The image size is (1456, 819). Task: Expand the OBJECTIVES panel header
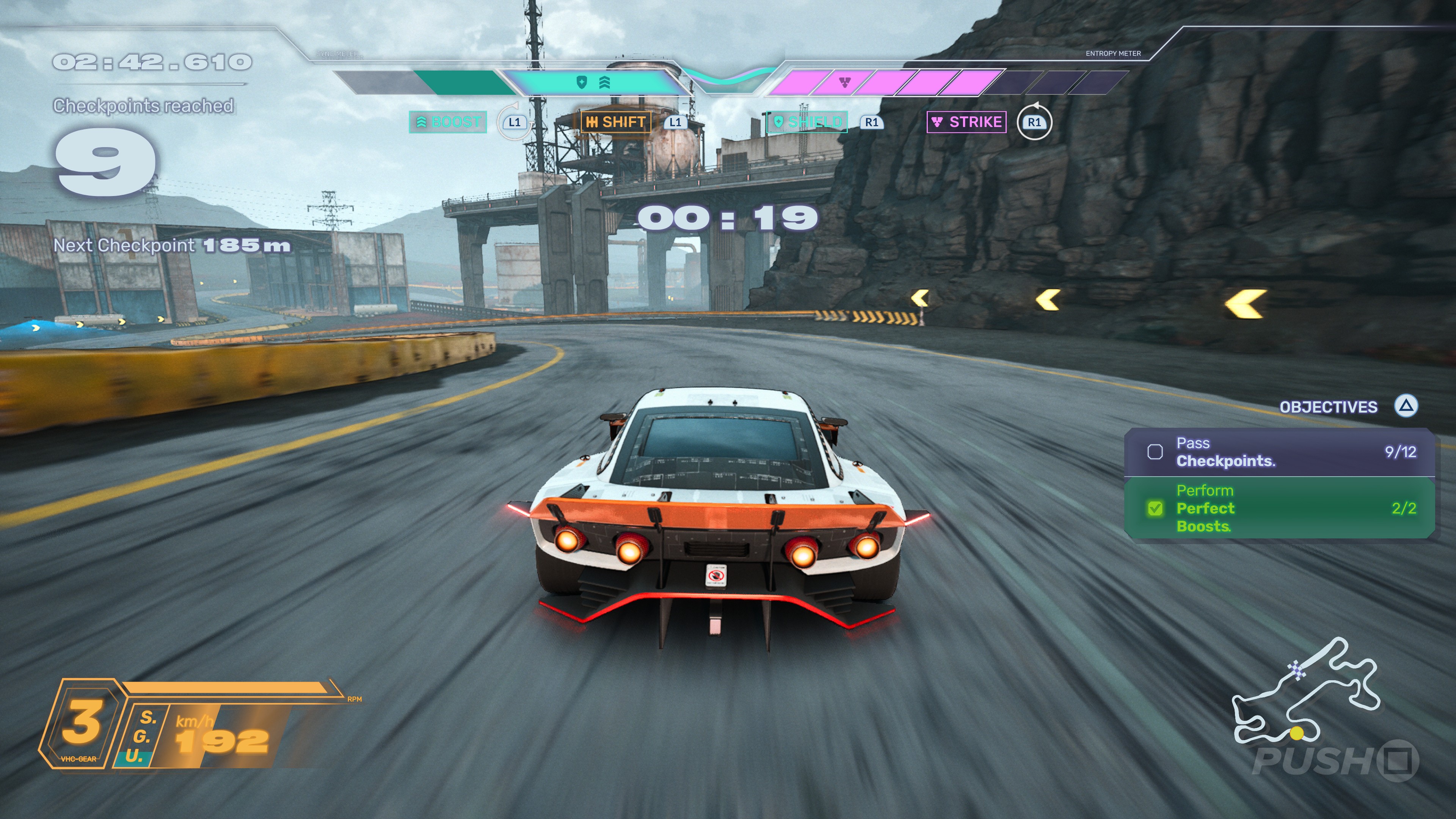(1328, 407)
